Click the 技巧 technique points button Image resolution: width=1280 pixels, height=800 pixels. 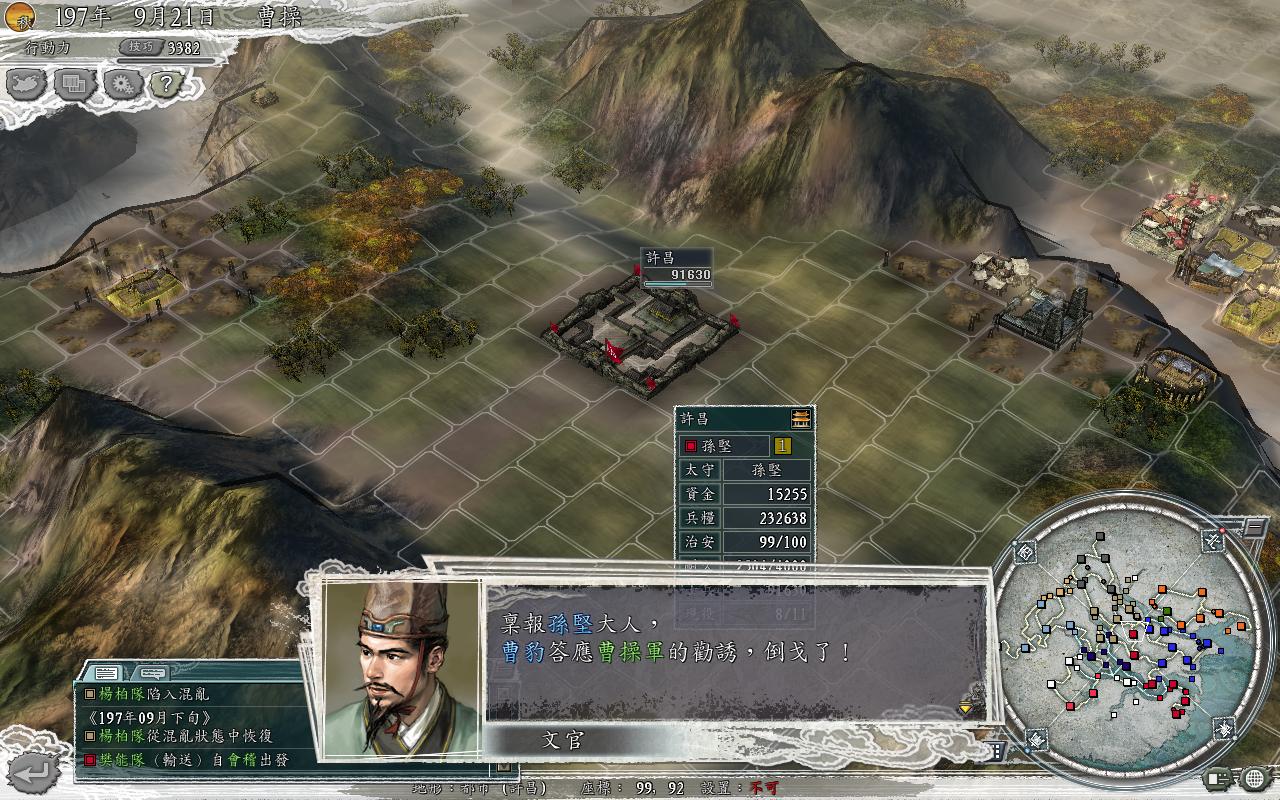137,47
